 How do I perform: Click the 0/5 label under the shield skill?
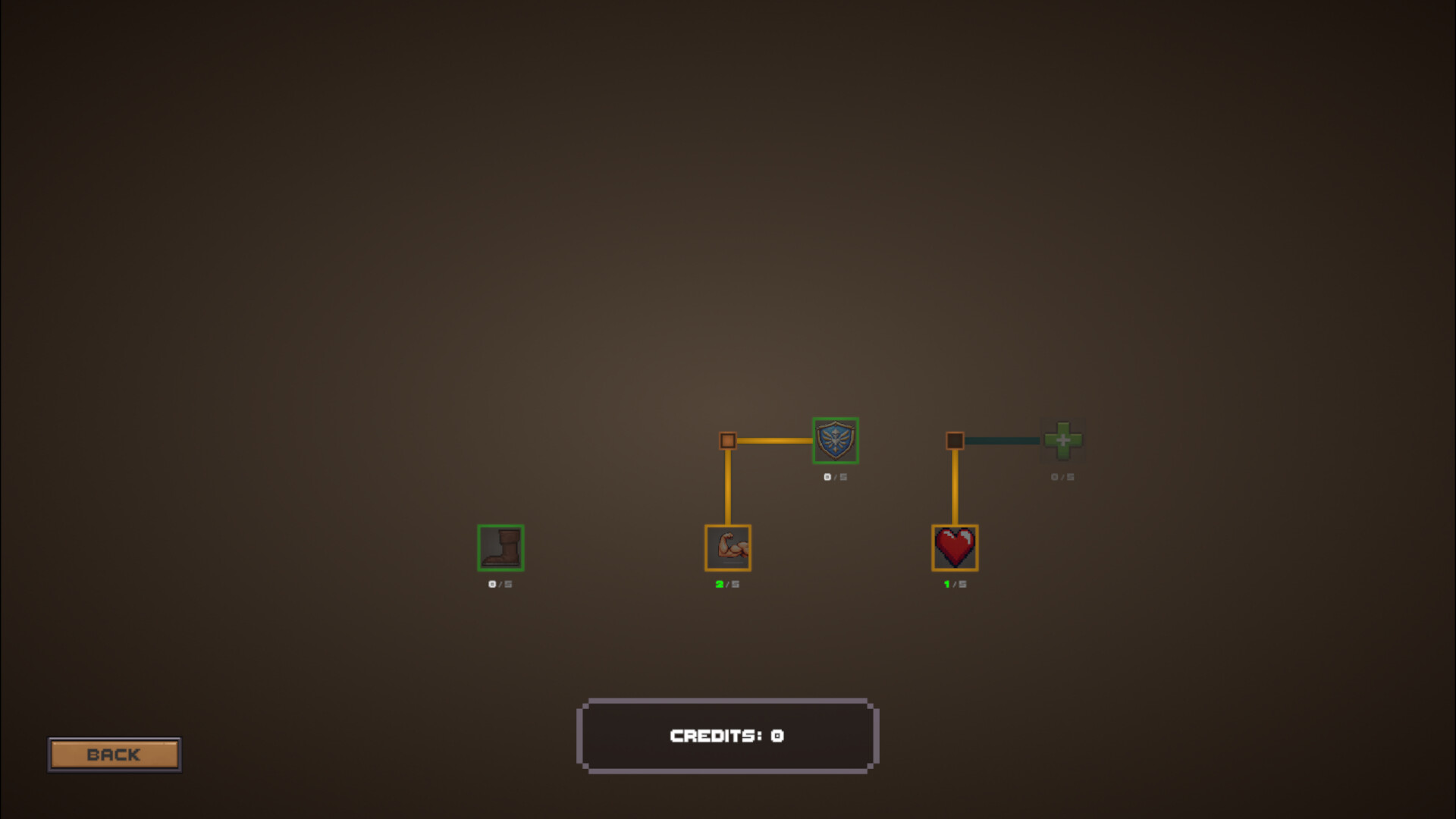(x=835, y=478)
